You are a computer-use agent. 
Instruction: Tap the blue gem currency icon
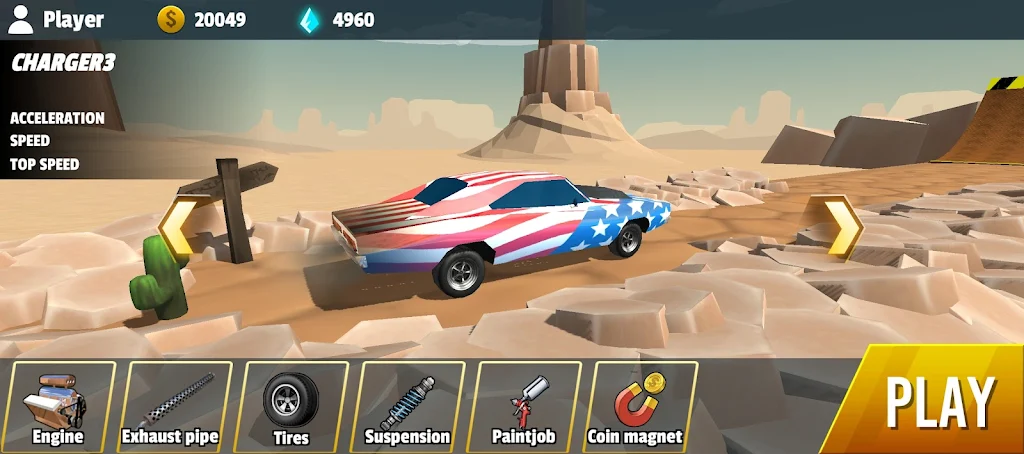coord(311,19)
